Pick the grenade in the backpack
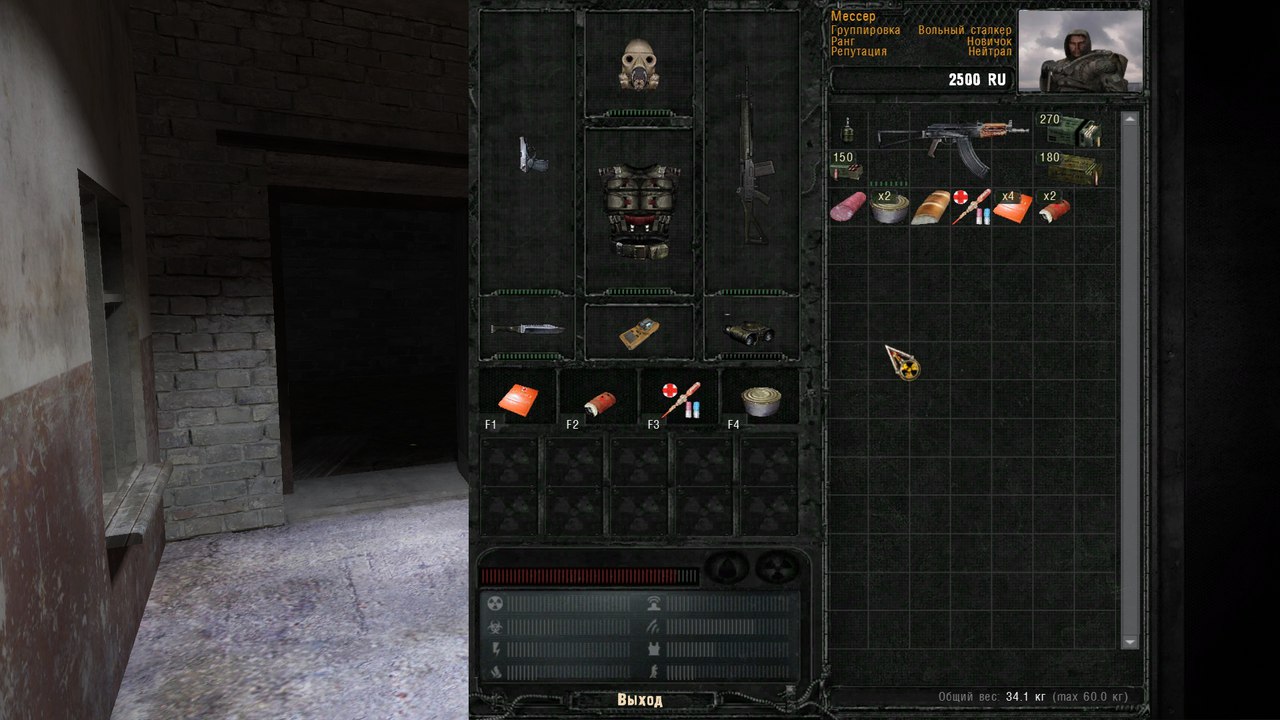1280x720 pixels. [848, 130]
